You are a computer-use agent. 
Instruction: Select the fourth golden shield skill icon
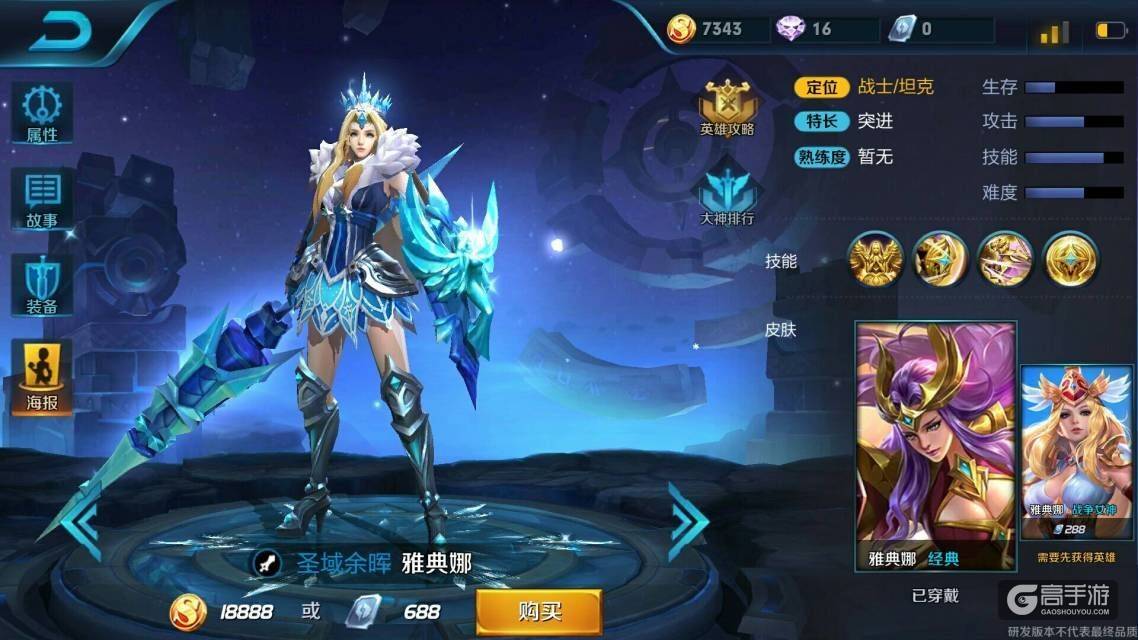coord(1071,260)
